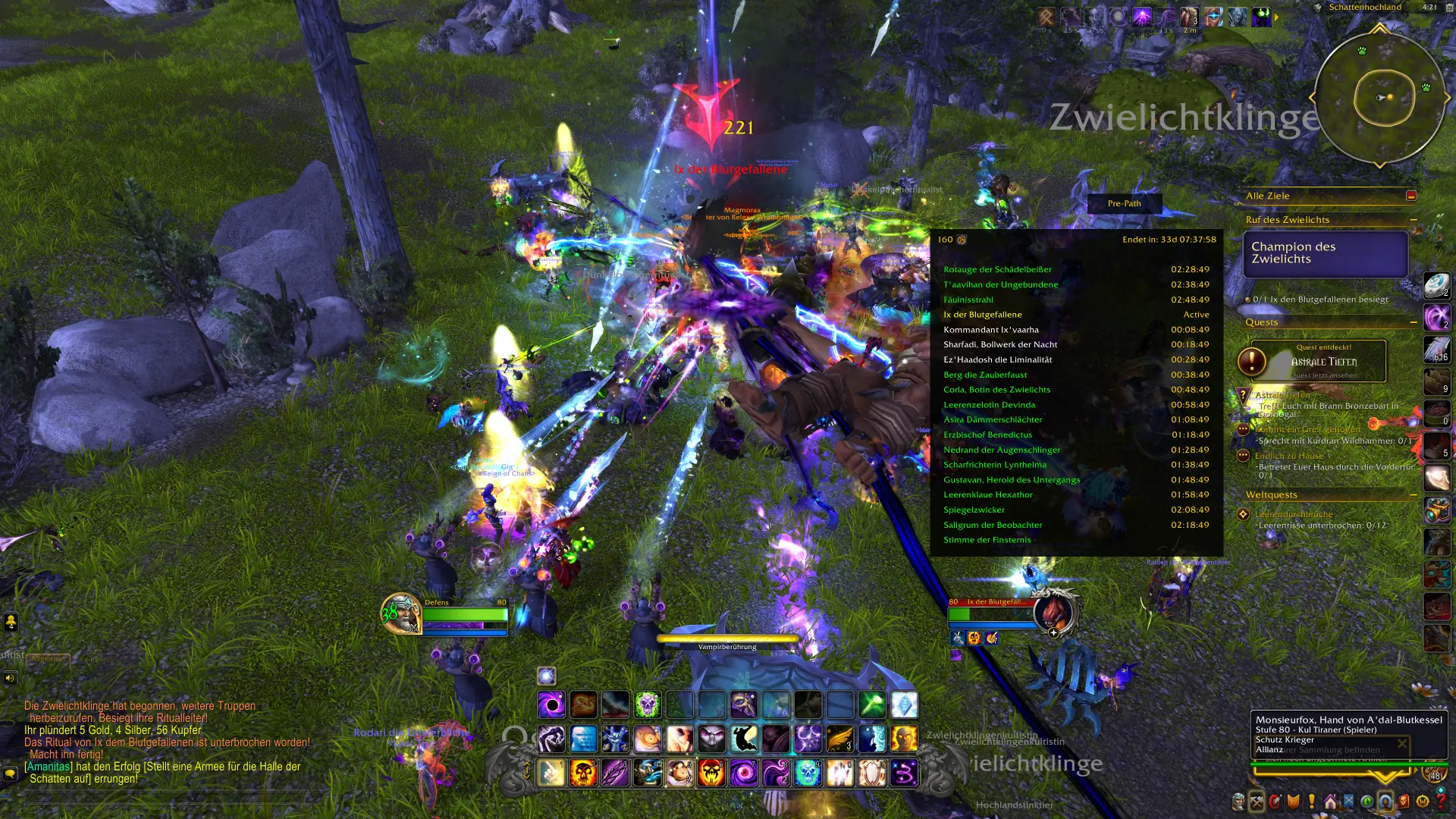Open the guild panel blue banner icon
The width and height of the screenshot is (1456, 819).
[x=1349, y=800]
